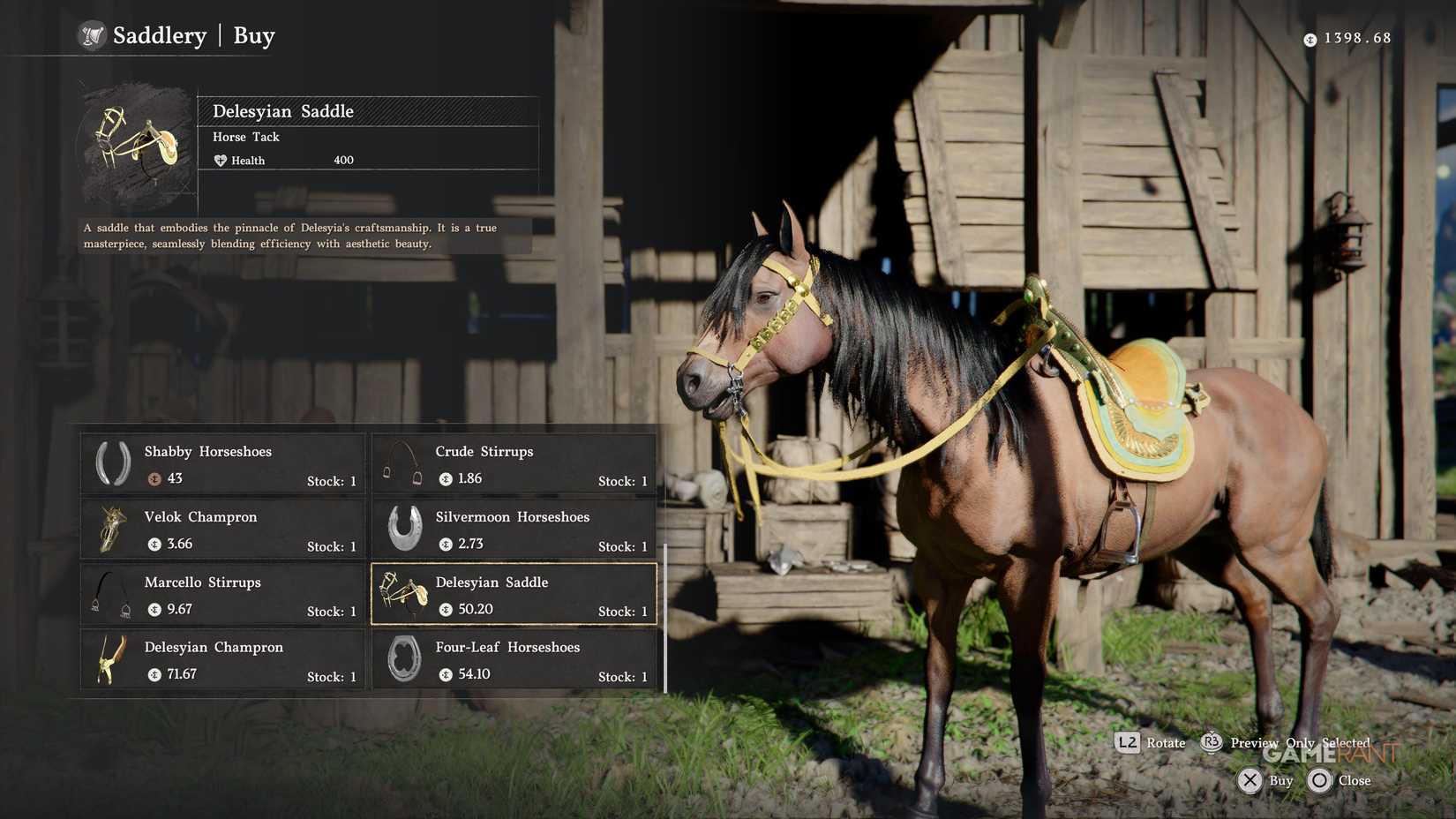The width and height of the screenshot is (1456, 819).
Task: Open the Buy section header
Action: pos(253,36)
